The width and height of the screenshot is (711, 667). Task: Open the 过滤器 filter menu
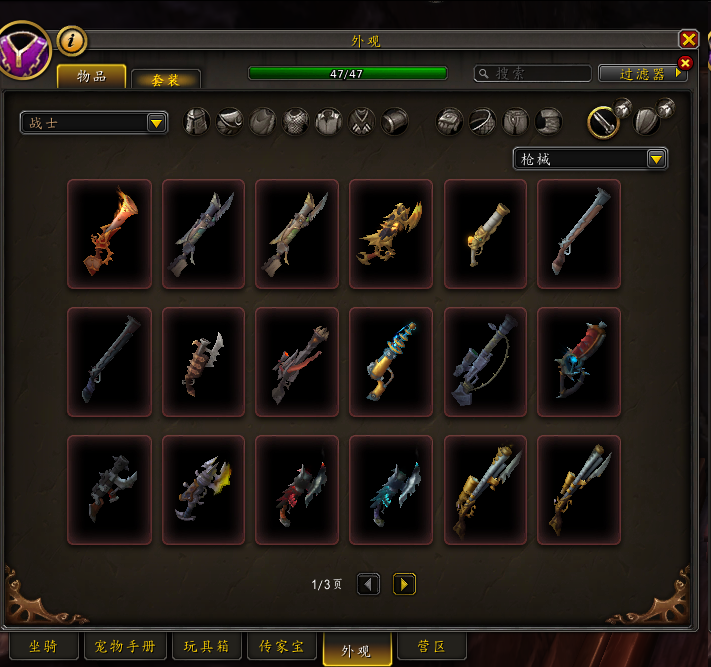pos(642,73)
